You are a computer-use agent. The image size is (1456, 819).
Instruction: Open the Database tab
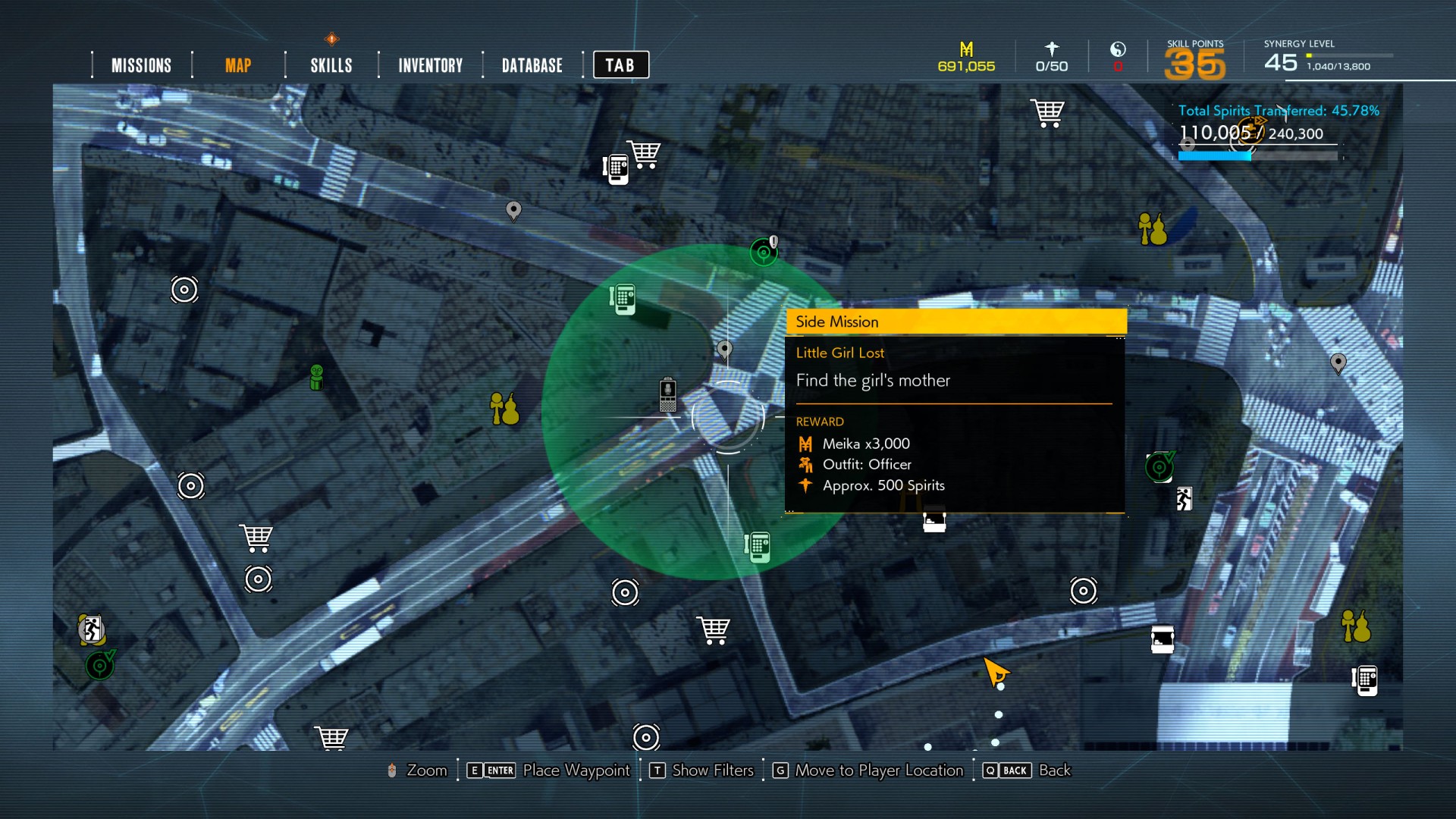pos(532,66)
